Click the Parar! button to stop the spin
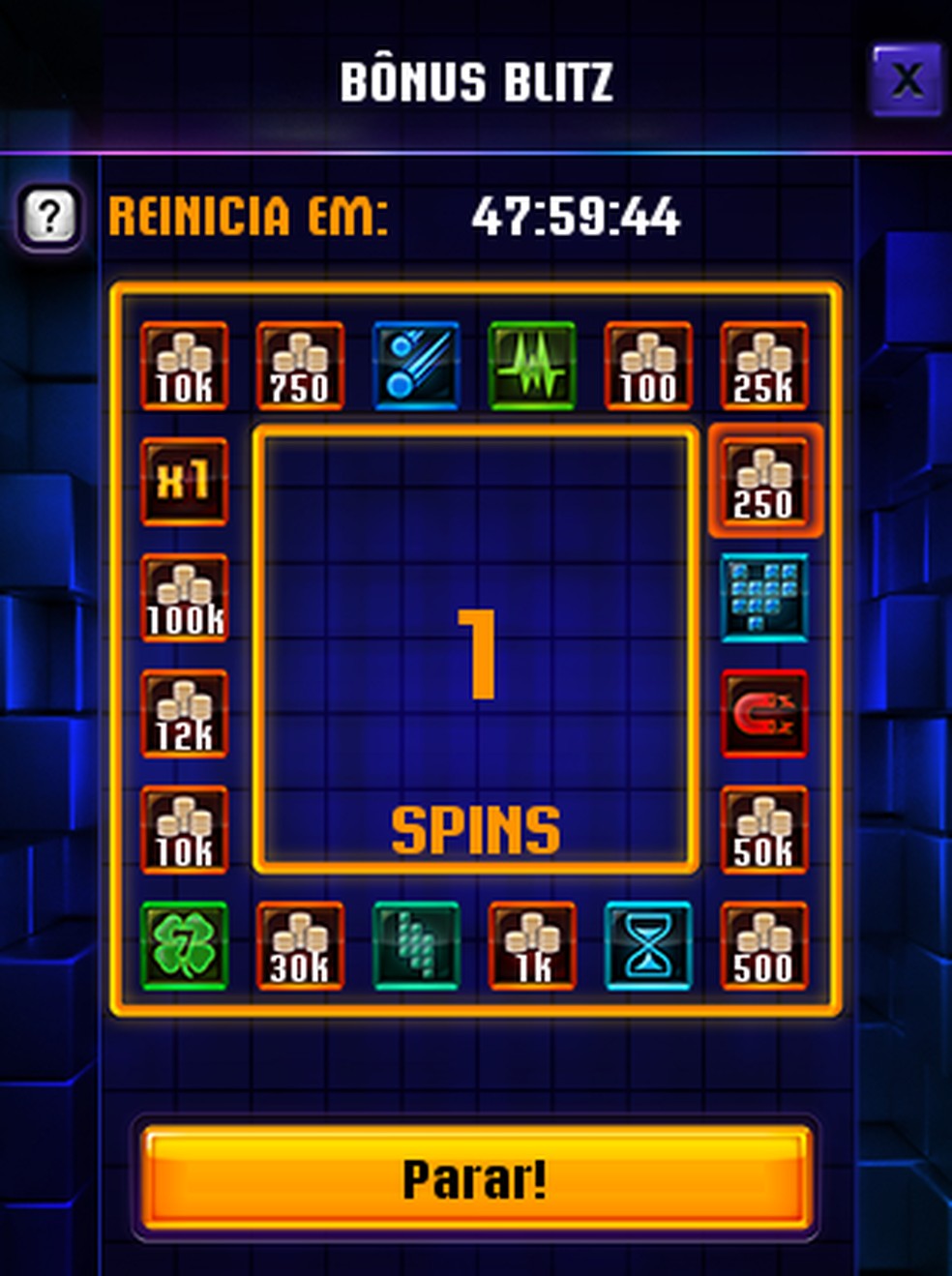This screenshot has height=1276, width=952. click(475, 1177)
